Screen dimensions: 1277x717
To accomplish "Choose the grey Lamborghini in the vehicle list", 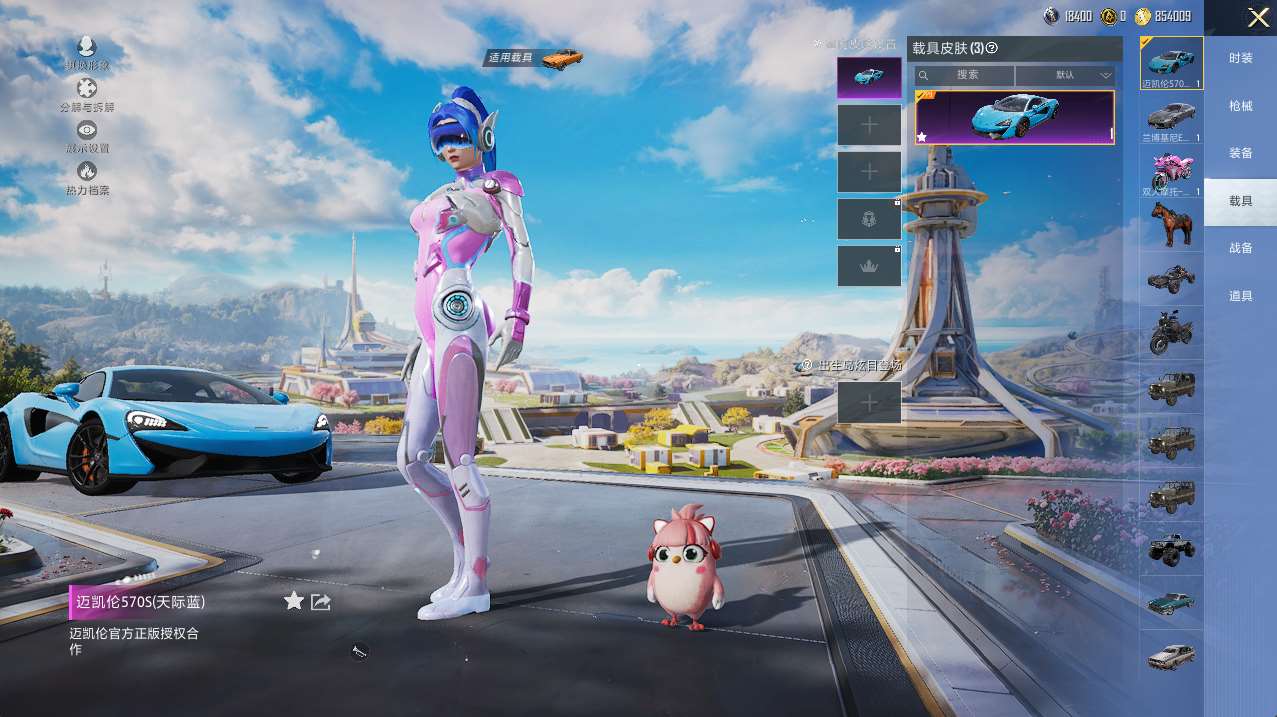I will pyautogui.click(x=1171, y=114).
